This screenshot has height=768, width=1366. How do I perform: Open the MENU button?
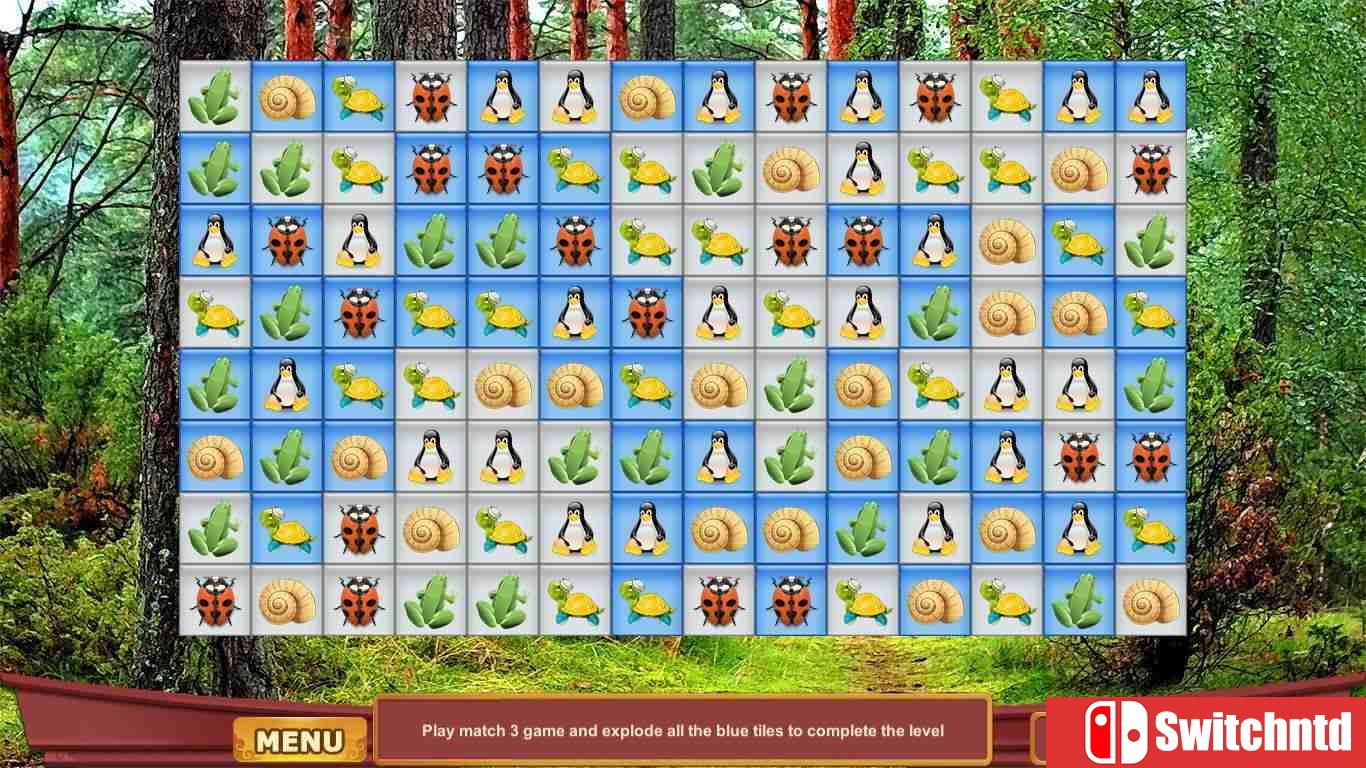(x=299, y=740)
